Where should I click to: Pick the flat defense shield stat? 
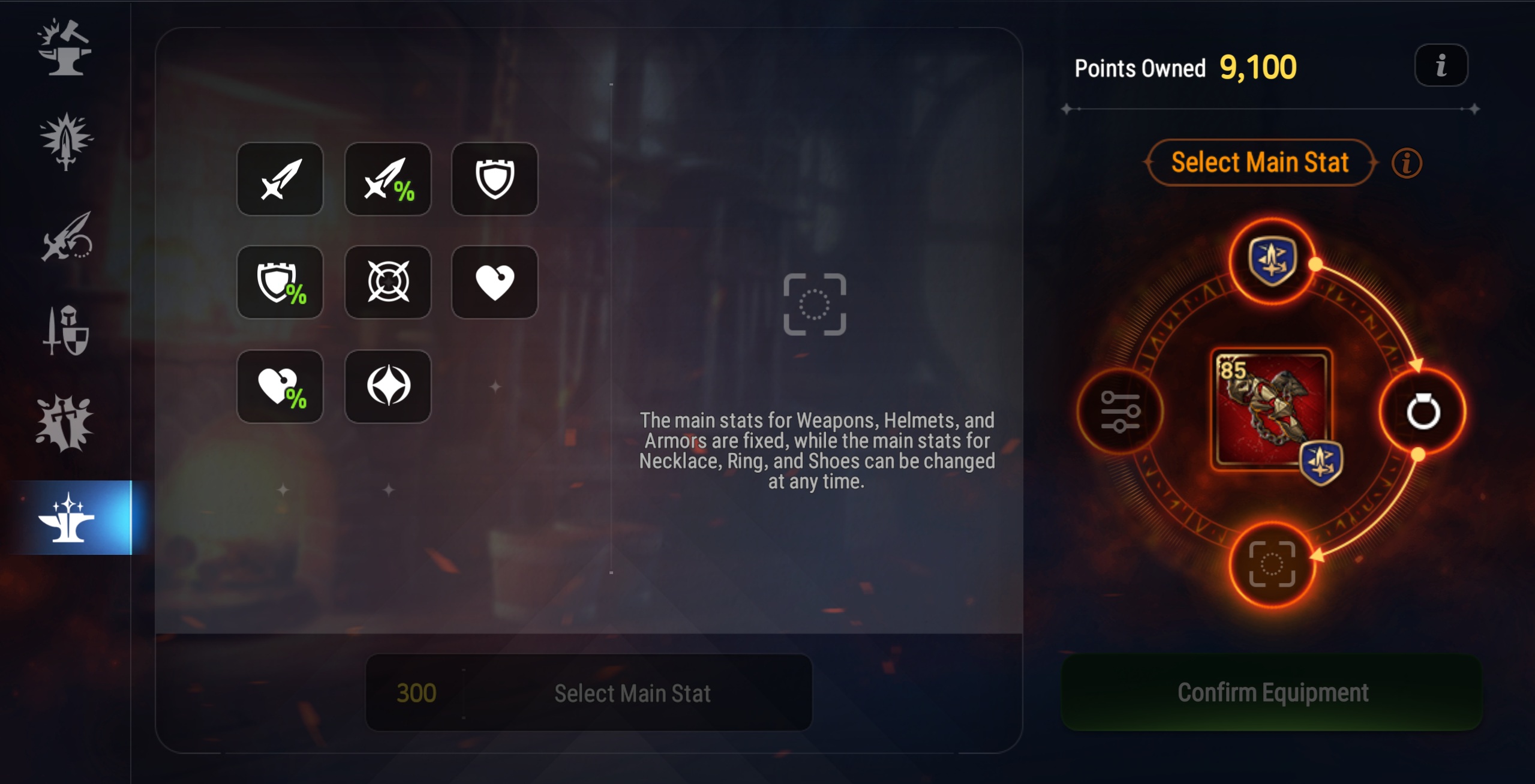(494, 179)
